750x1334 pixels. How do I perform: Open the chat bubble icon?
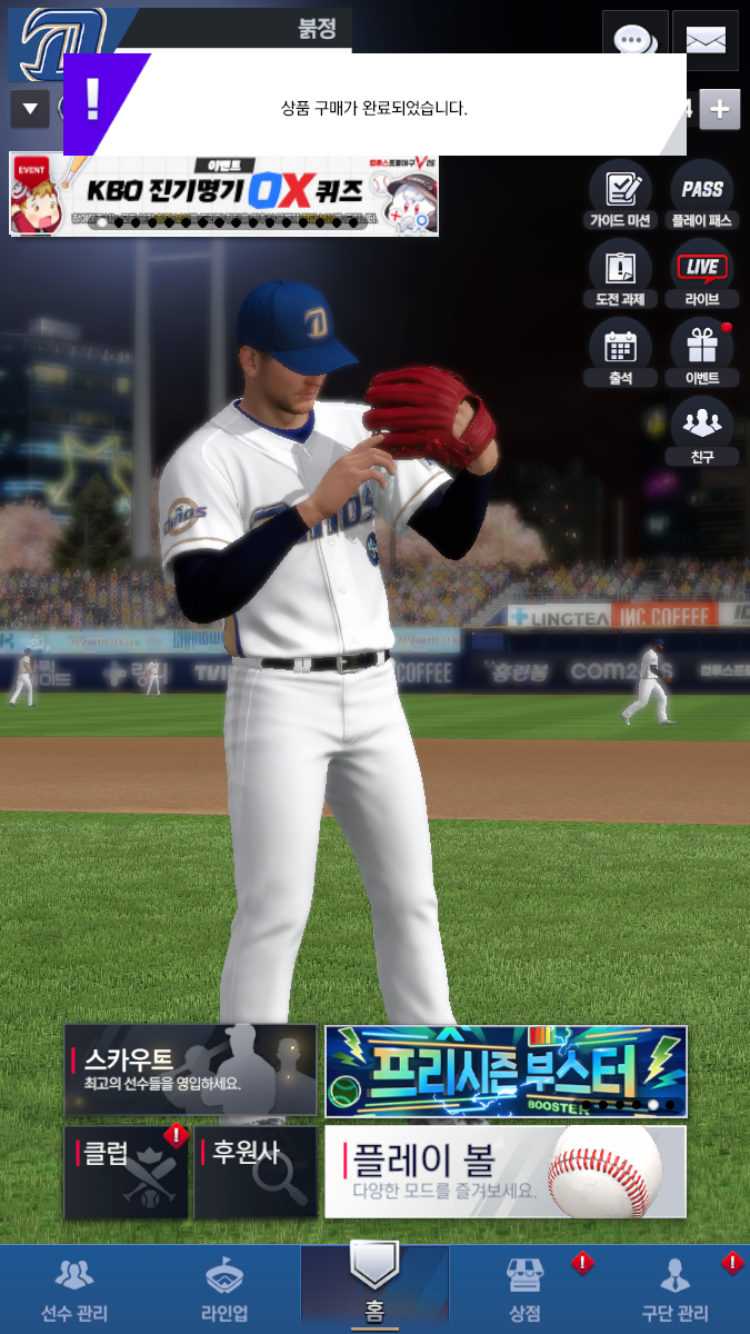[634, 38]
